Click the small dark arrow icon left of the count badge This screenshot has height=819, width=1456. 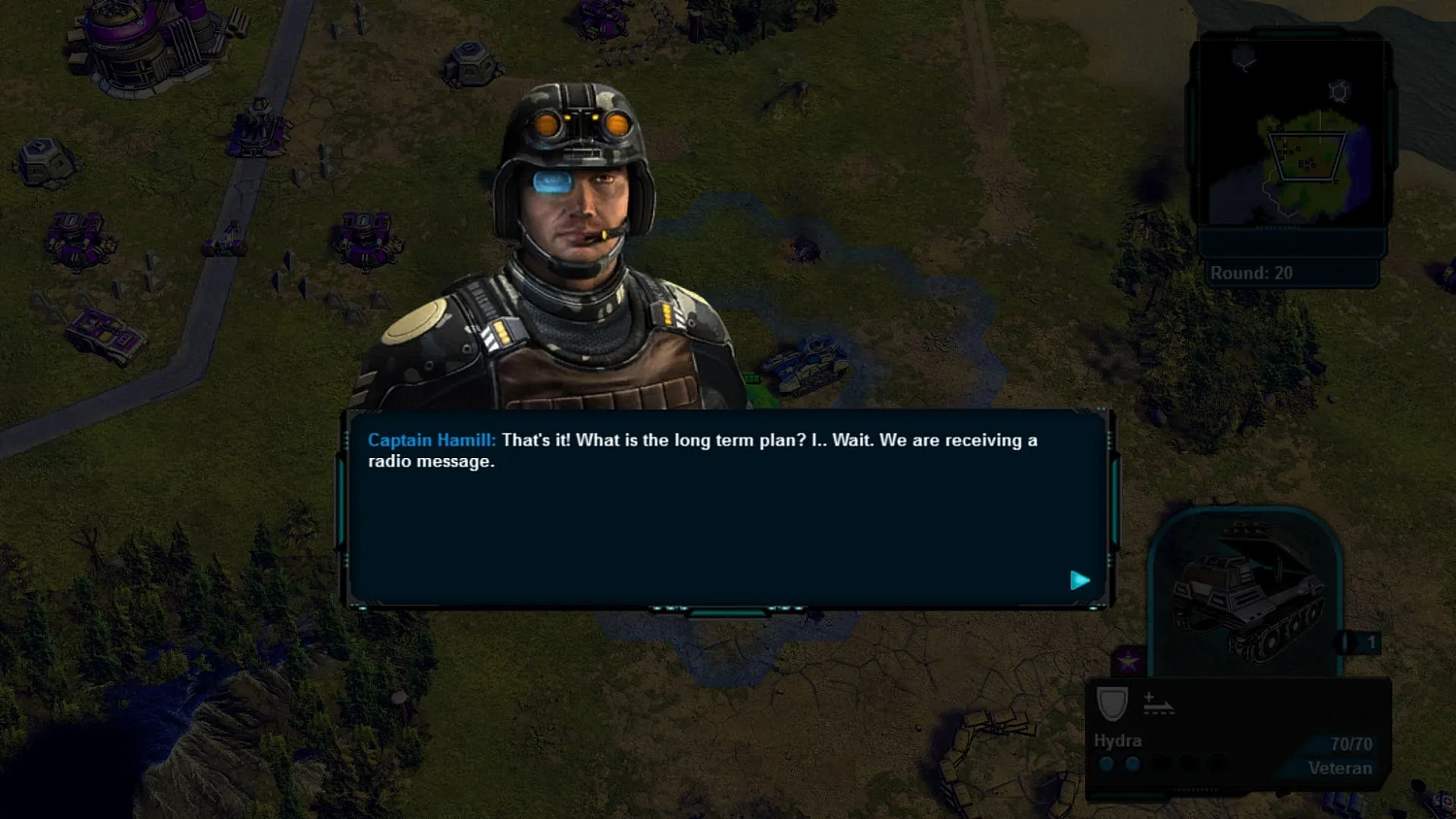[1343, 641]
